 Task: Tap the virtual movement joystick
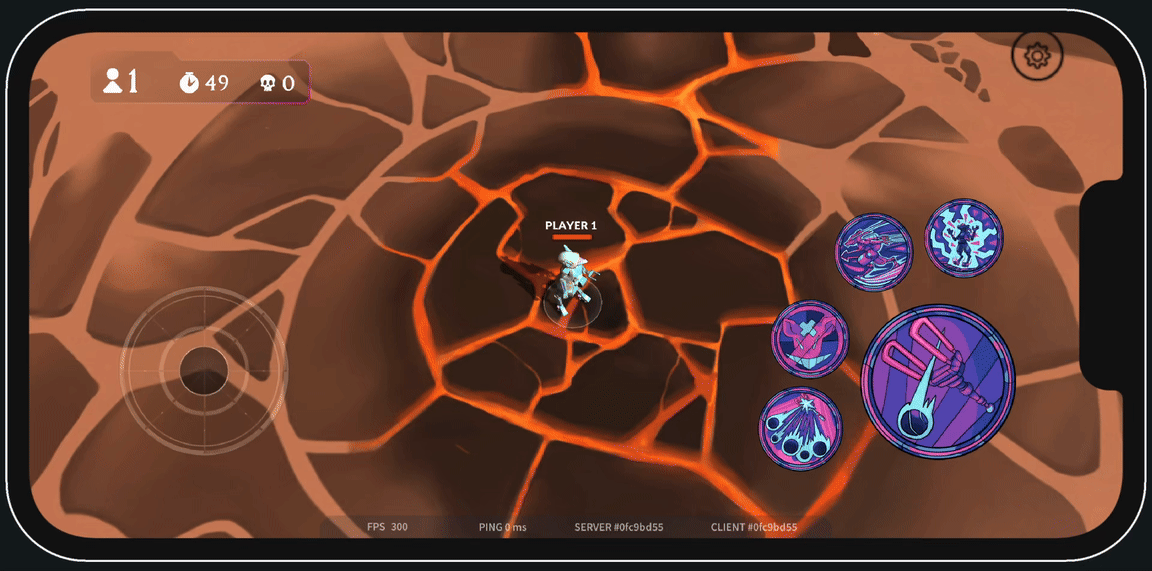[x=204, y=370]
